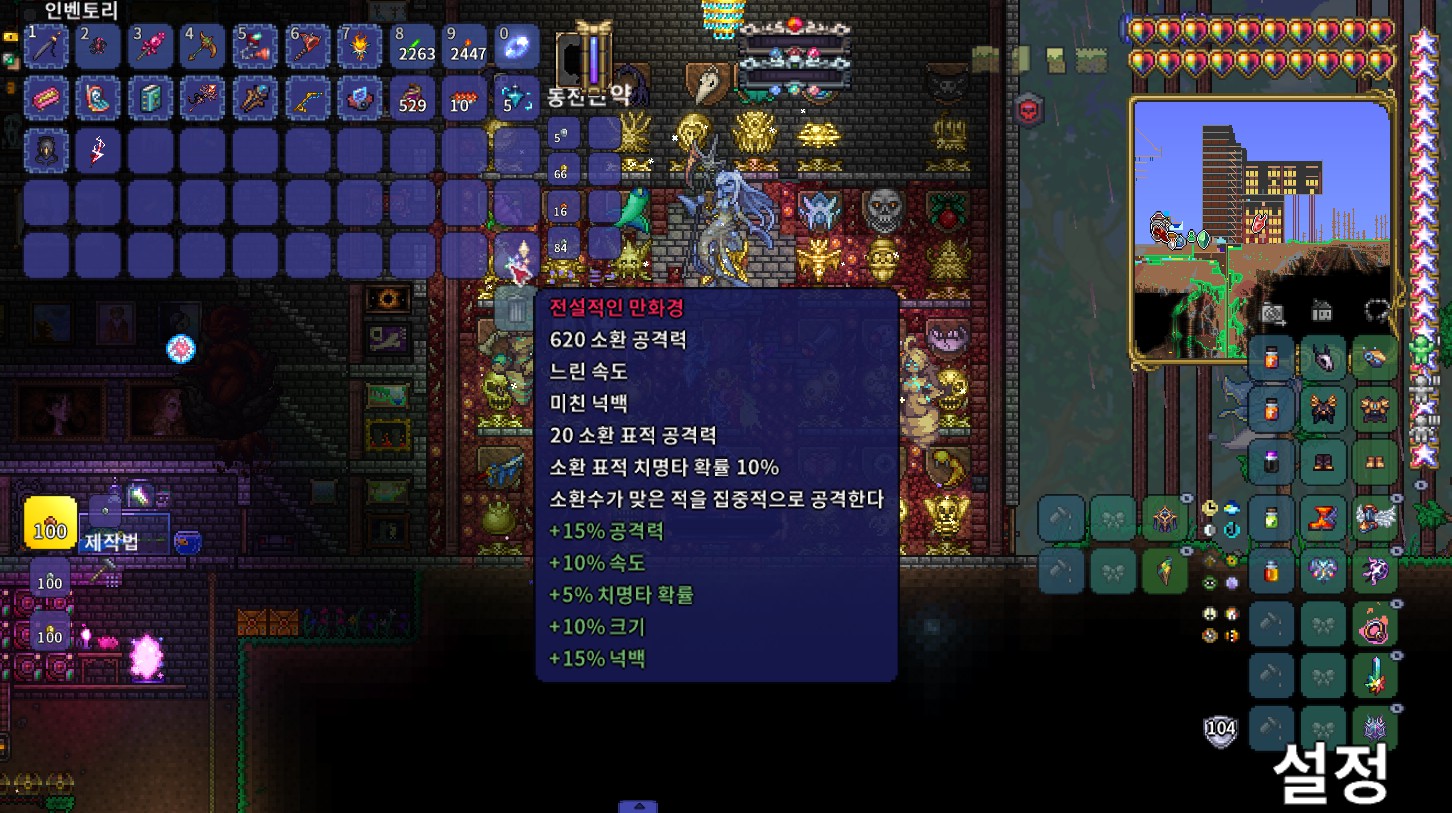The width and height of the screenshot is (1452, 813).
Task: Click the trash can slot
Action: [515, 309]
